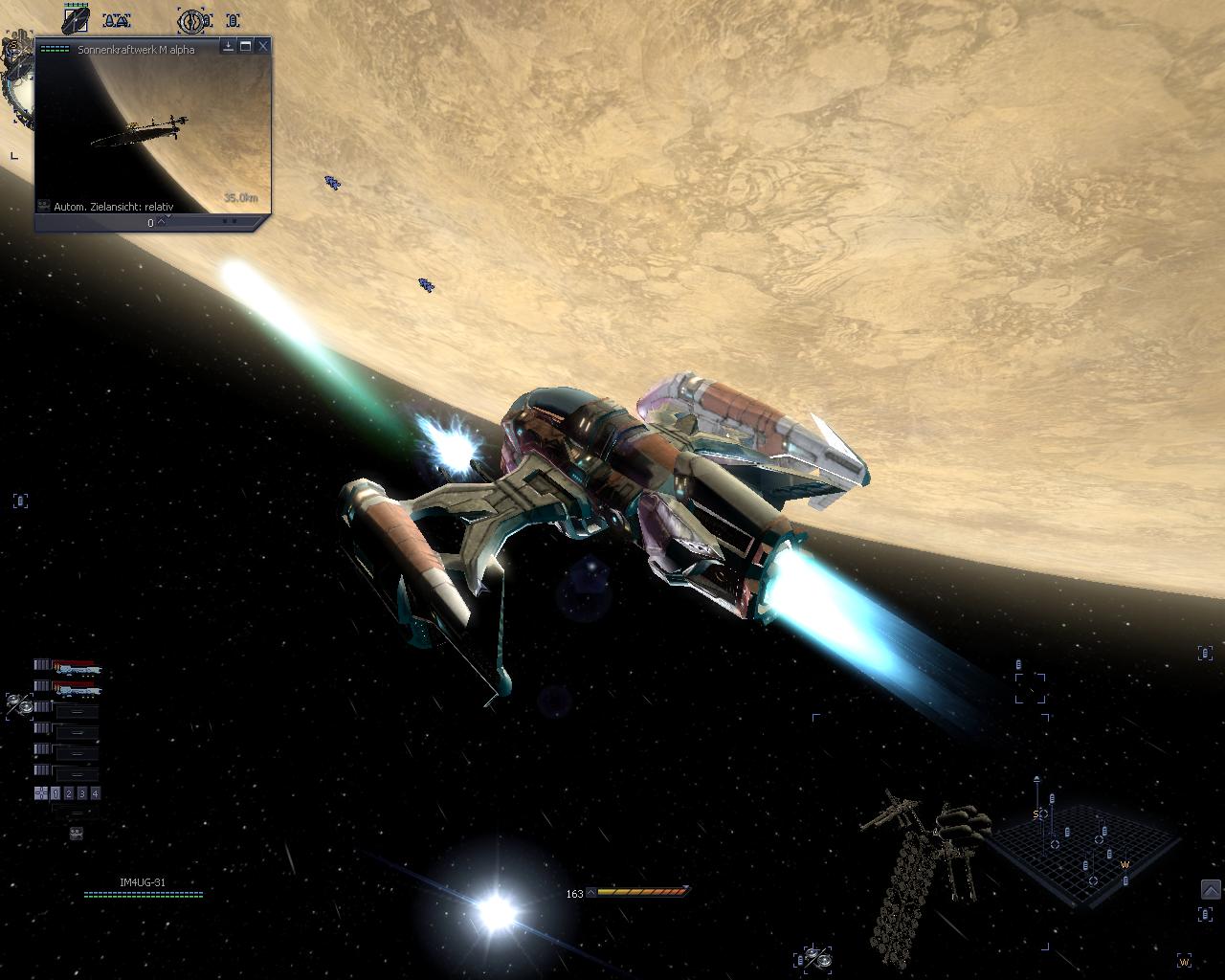Click the crosshair targeting button beside weapon groups
Screen dimensions: 1225x980
tap(41, 793)
